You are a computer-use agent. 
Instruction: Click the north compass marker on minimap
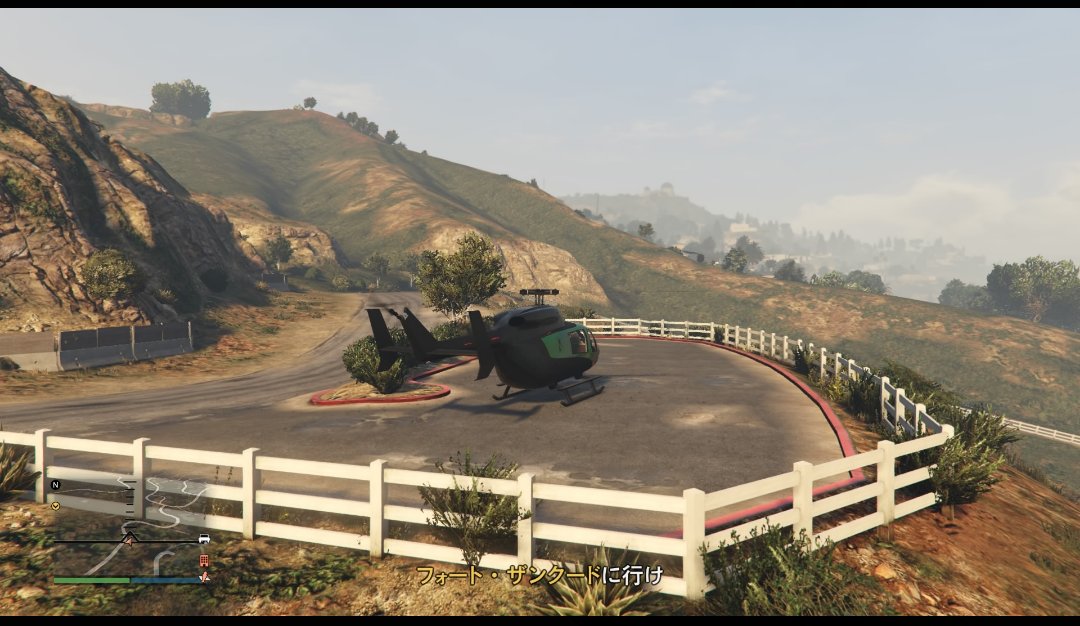pyautogui.click(x=56, y=485)
